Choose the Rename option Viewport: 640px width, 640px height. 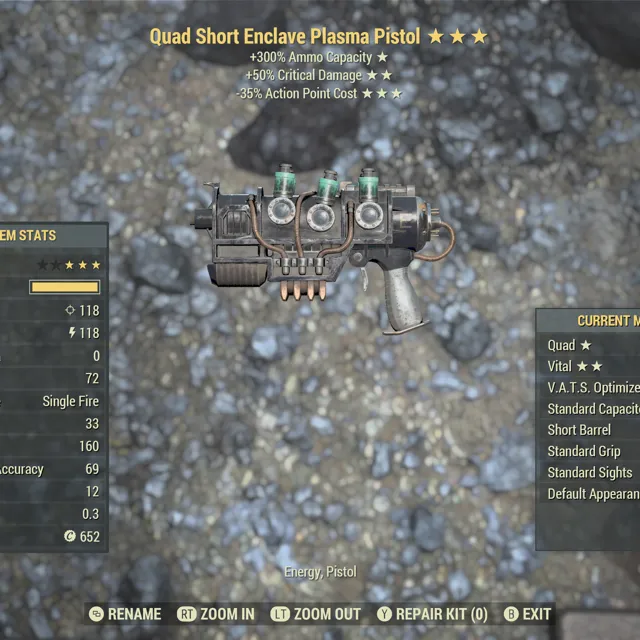coord(125,614)
